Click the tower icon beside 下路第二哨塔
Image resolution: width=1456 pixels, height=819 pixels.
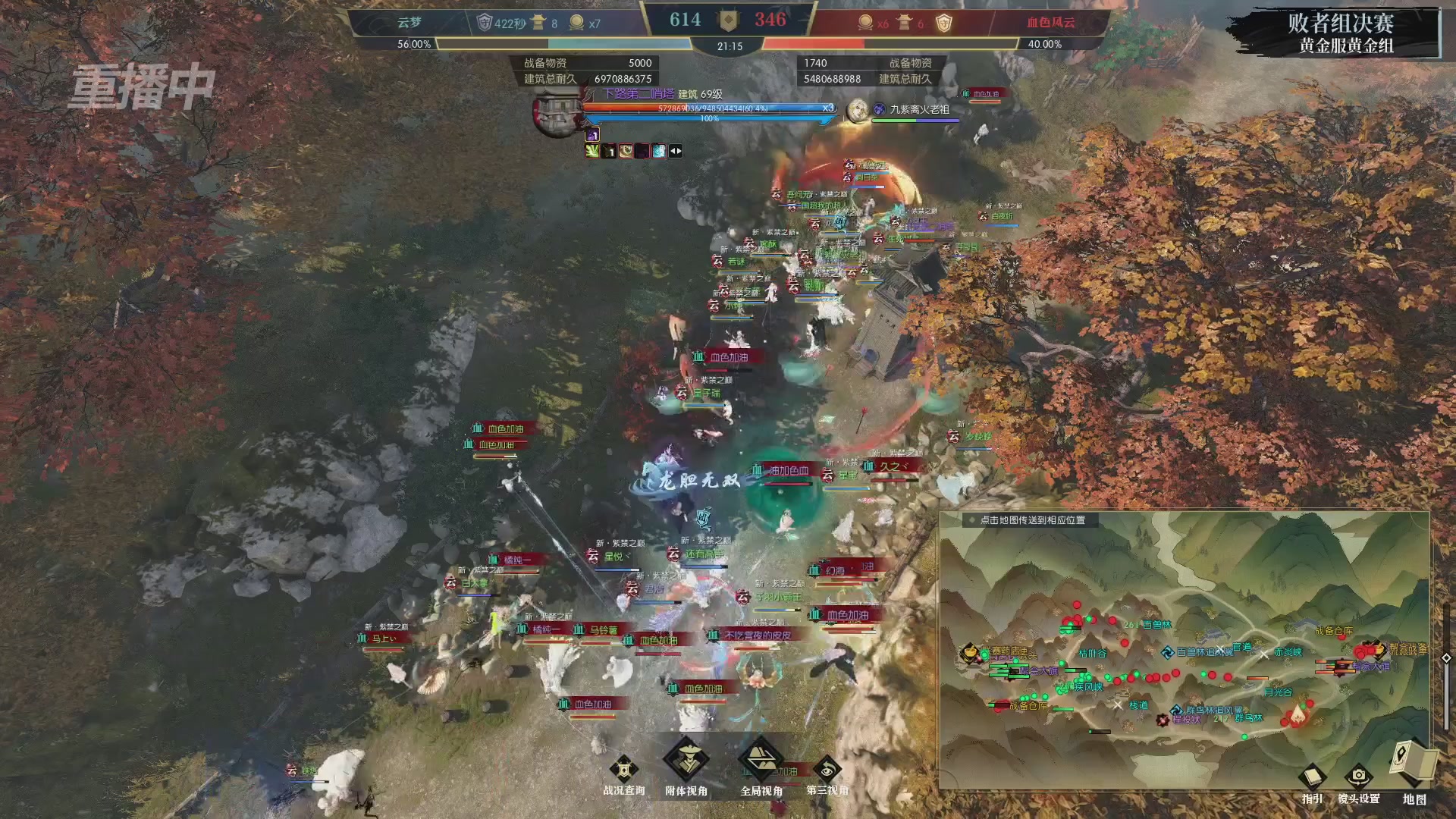tap(556, 118)
